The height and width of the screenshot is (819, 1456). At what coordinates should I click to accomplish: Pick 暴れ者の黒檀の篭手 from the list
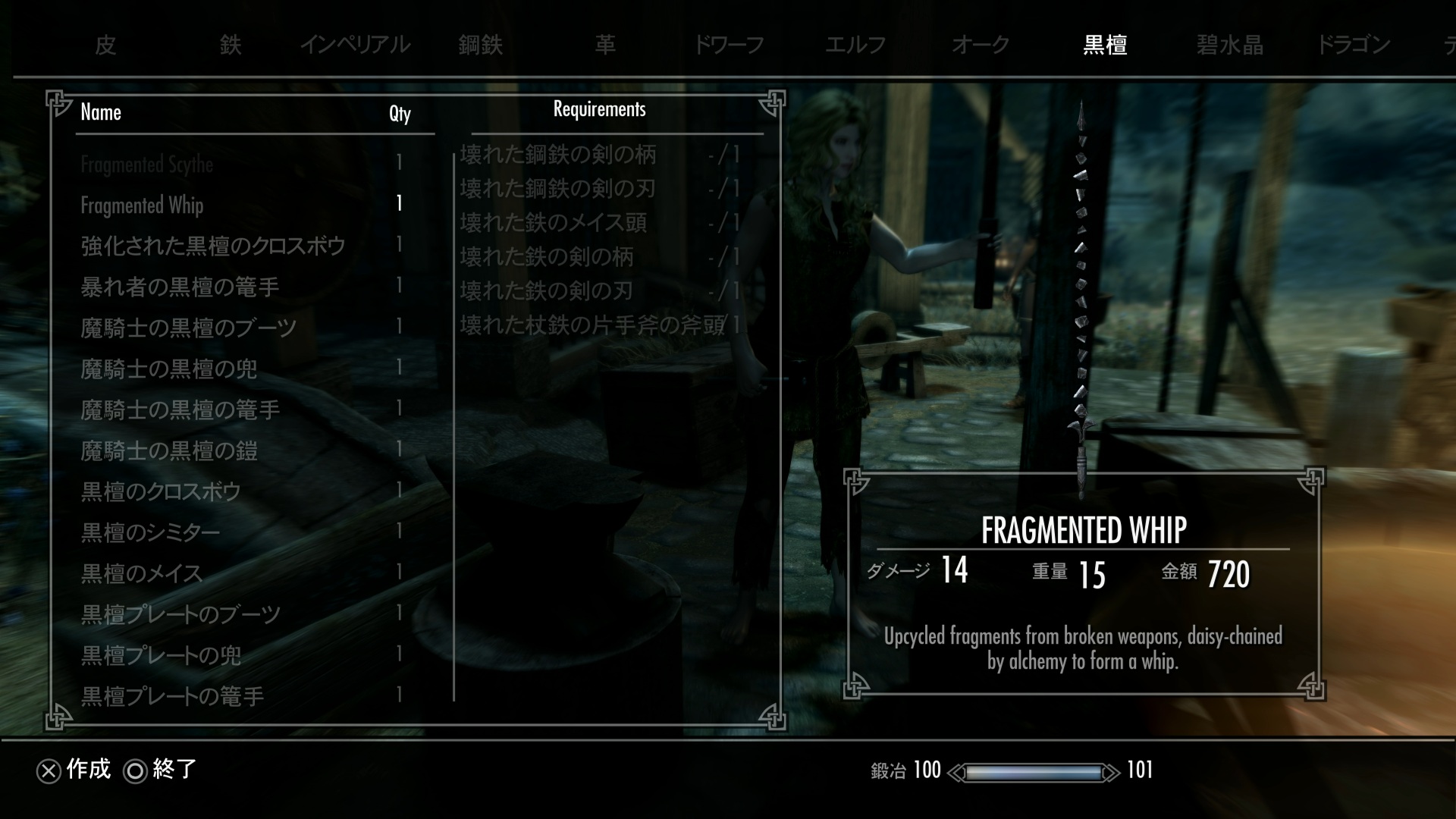click(180, 287)
